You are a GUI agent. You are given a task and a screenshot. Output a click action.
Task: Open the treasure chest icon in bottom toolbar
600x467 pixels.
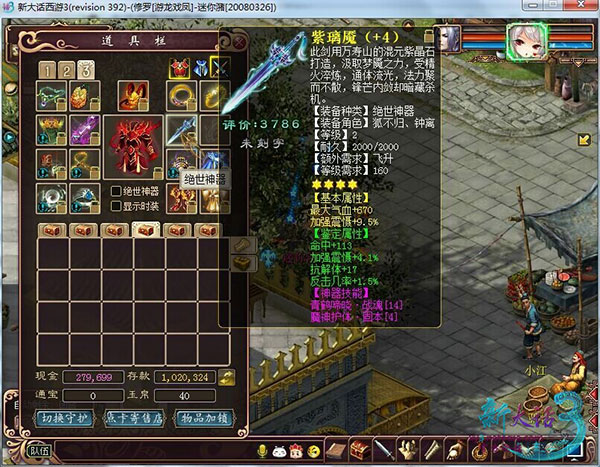[361, 450]
